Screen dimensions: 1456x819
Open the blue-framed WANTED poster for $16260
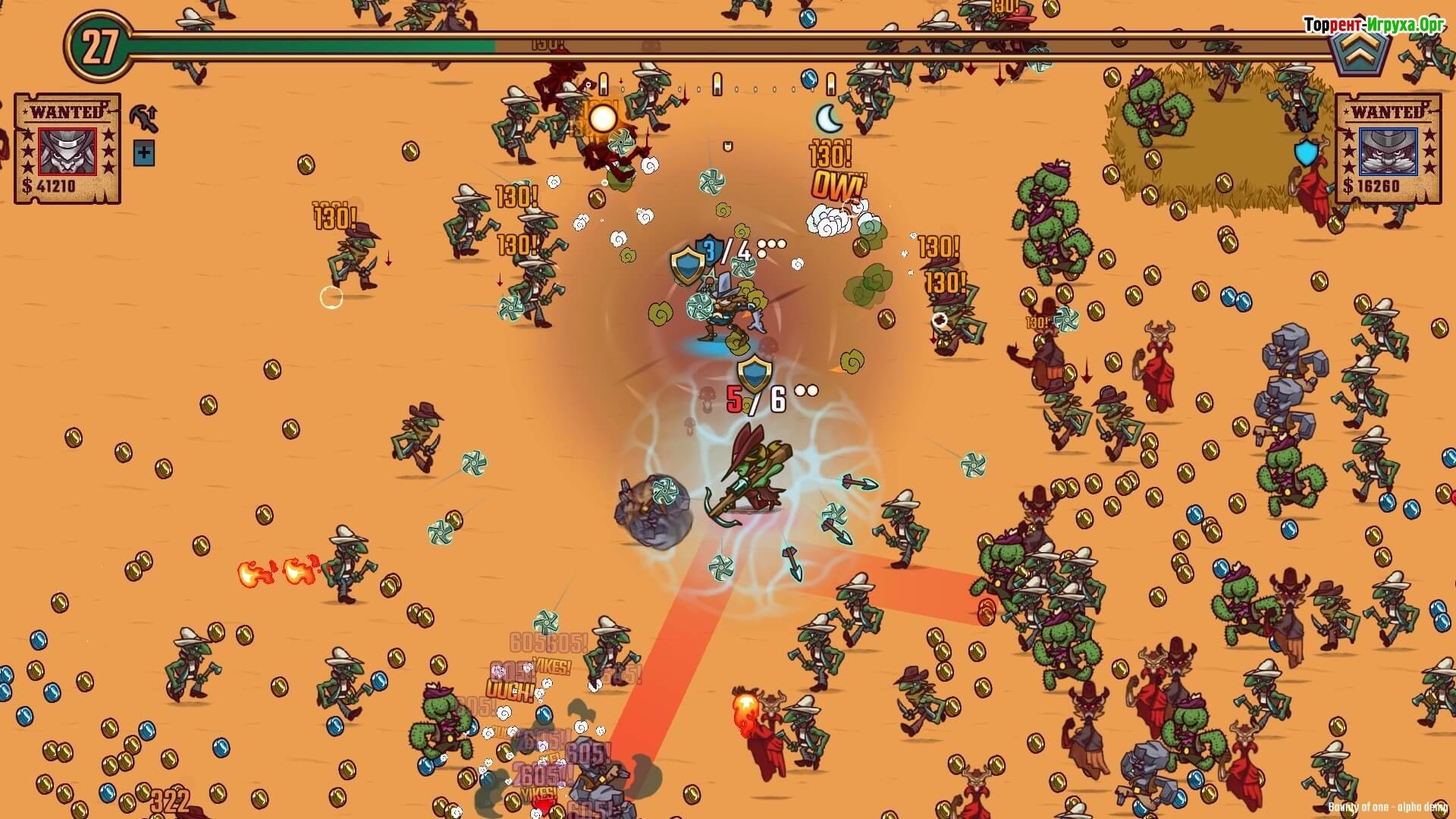1387,149
